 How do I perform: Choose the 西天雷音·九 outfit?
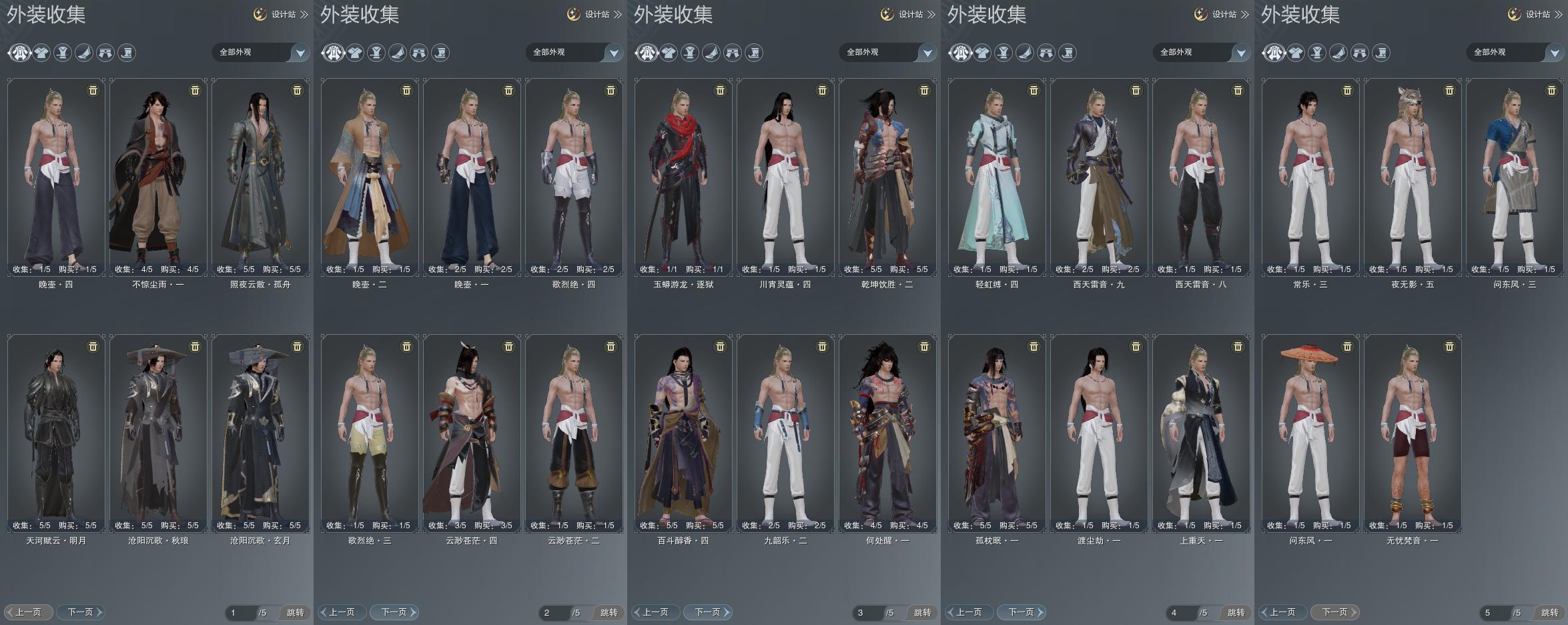point(1099,177)
